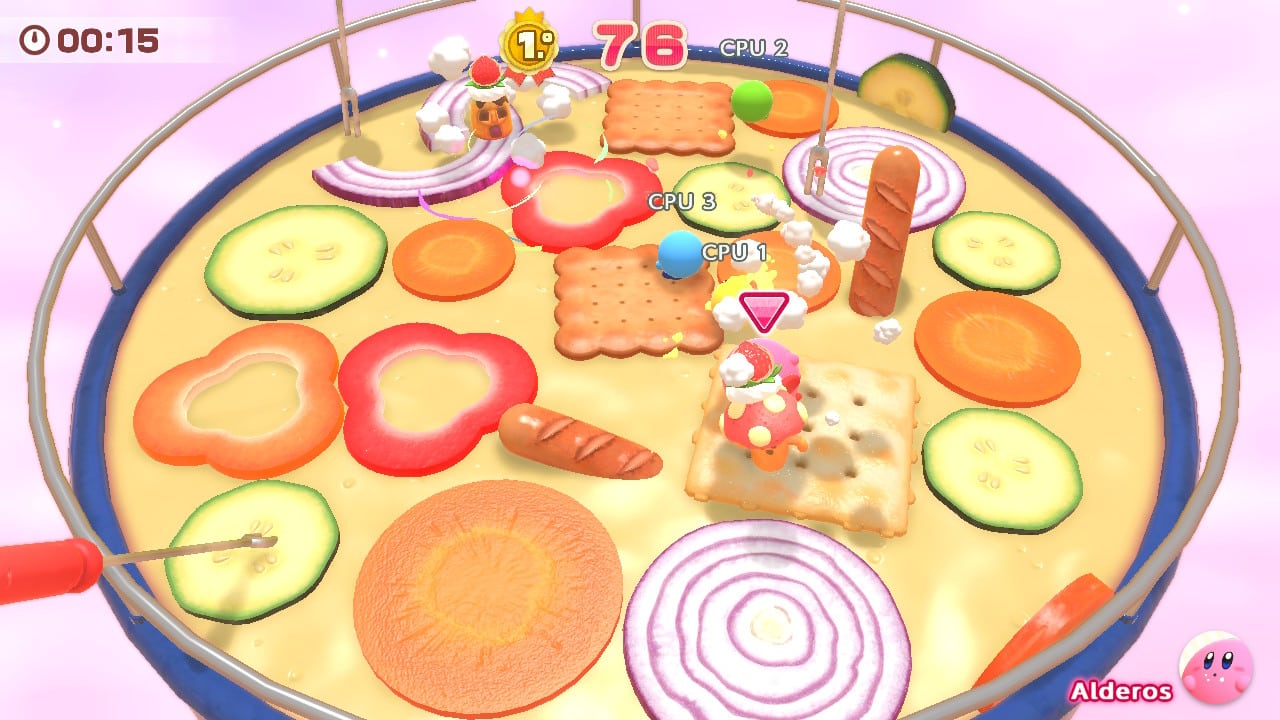Select the first-place gold medal badge
The height and width of the screenshot is (720, 1280).
point(527,45)
